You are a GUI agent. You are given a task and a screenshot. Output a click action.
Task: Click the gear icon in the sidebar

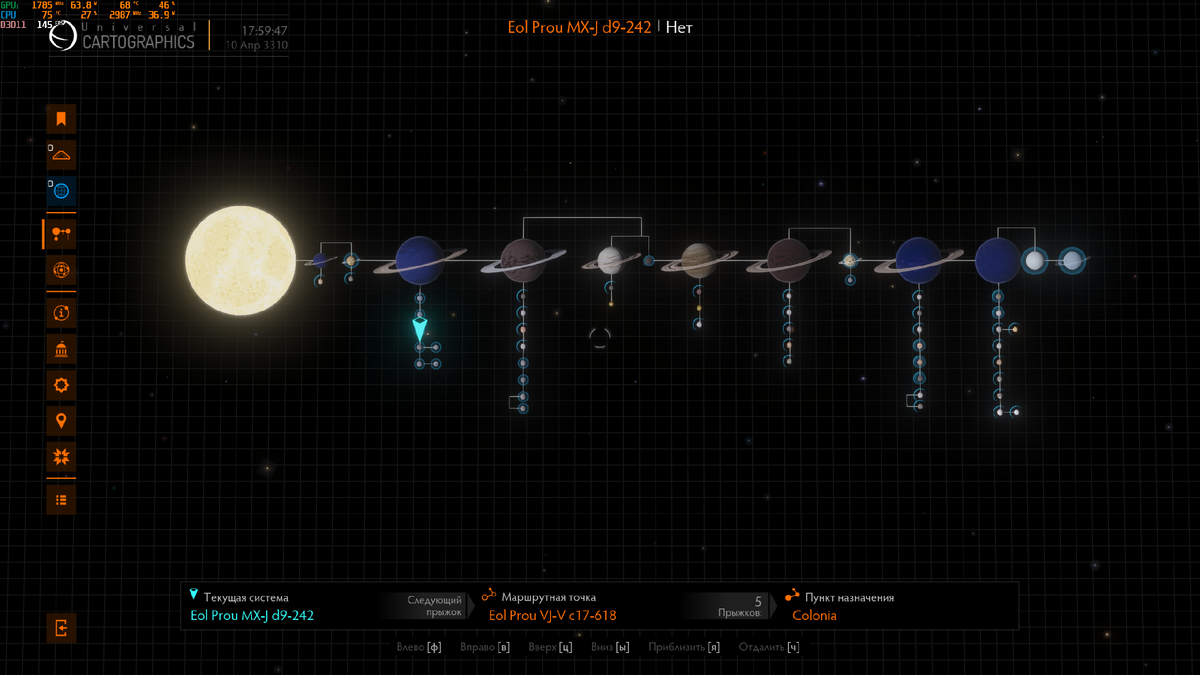click(x=61, y=385)
